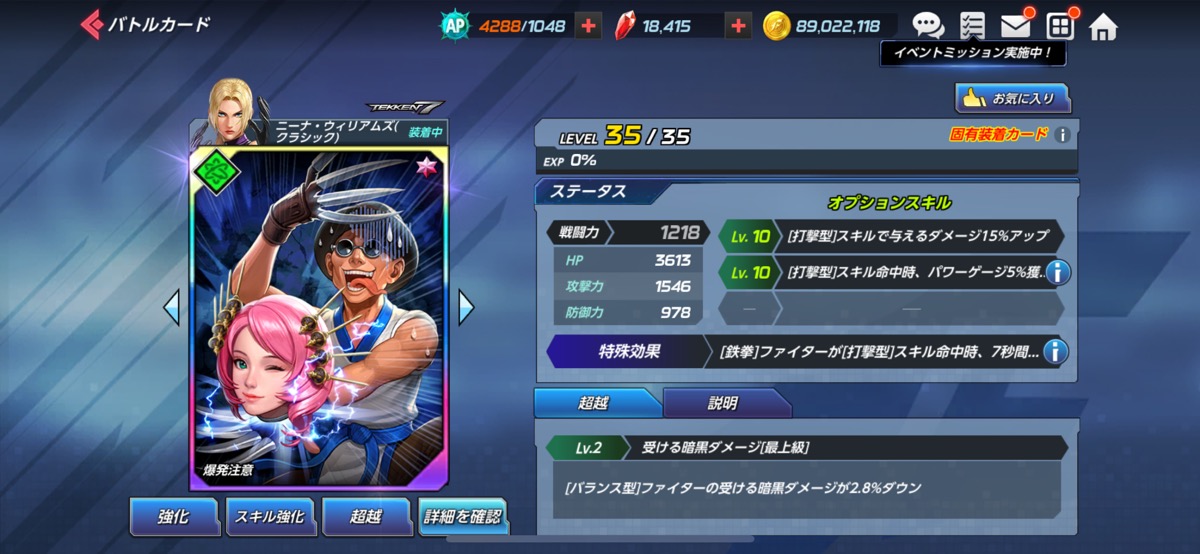This screenshot has width=1200, height=554.
Task: Show info about 固有装着カード
Action: pos(1063,135)
